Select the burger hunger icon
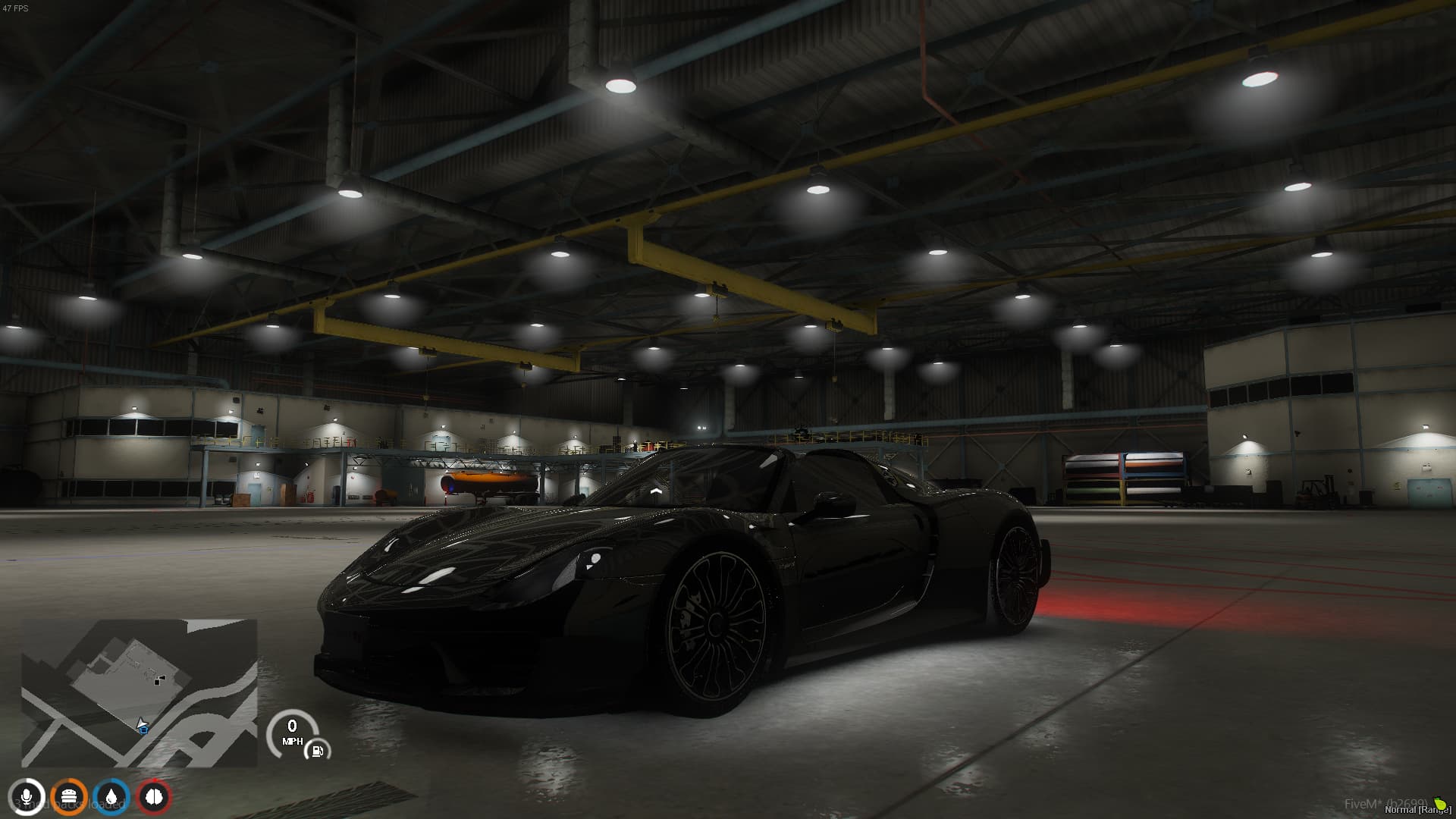The image size is (1456, 819). (x=69, y=797)
